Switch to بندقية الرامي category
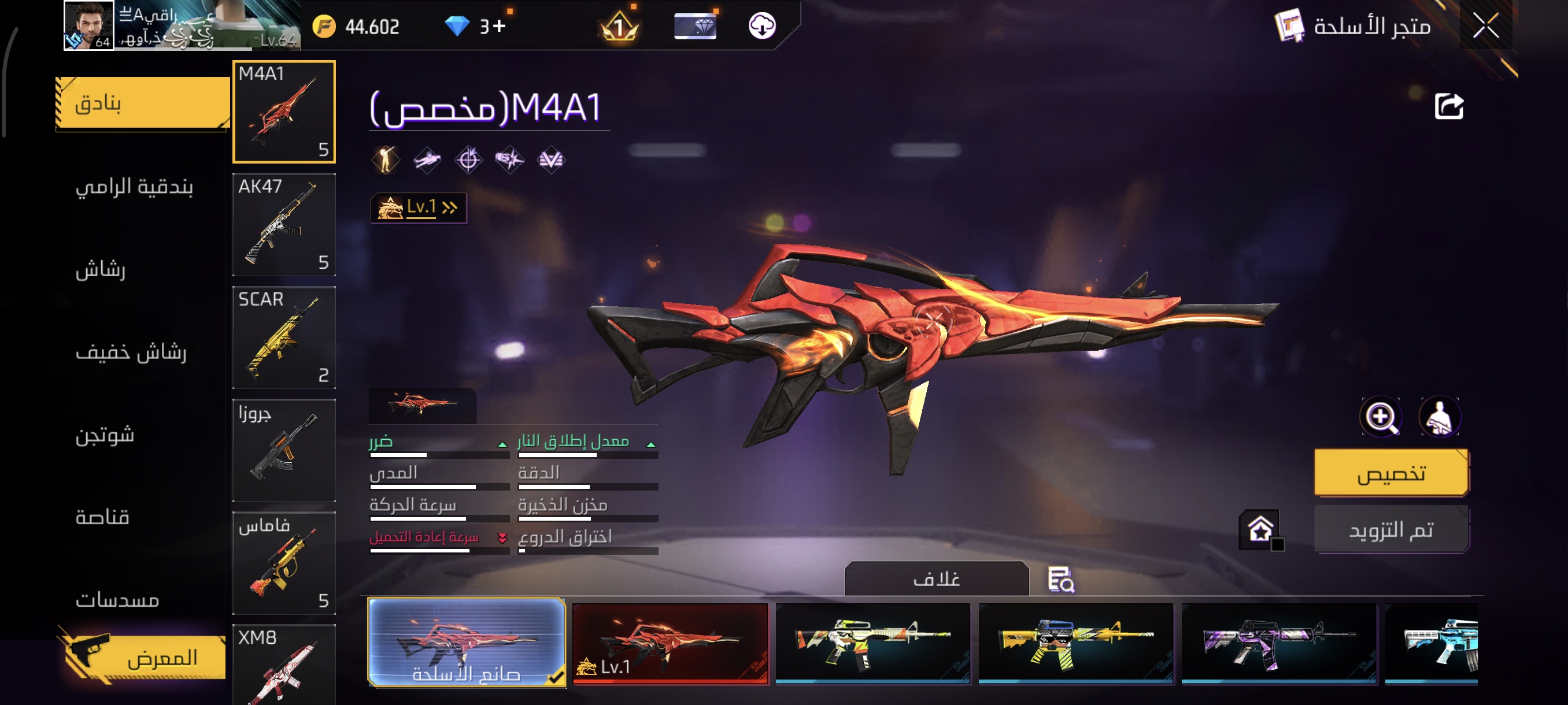Screen dimensions: 1568x705 [134, 186]
